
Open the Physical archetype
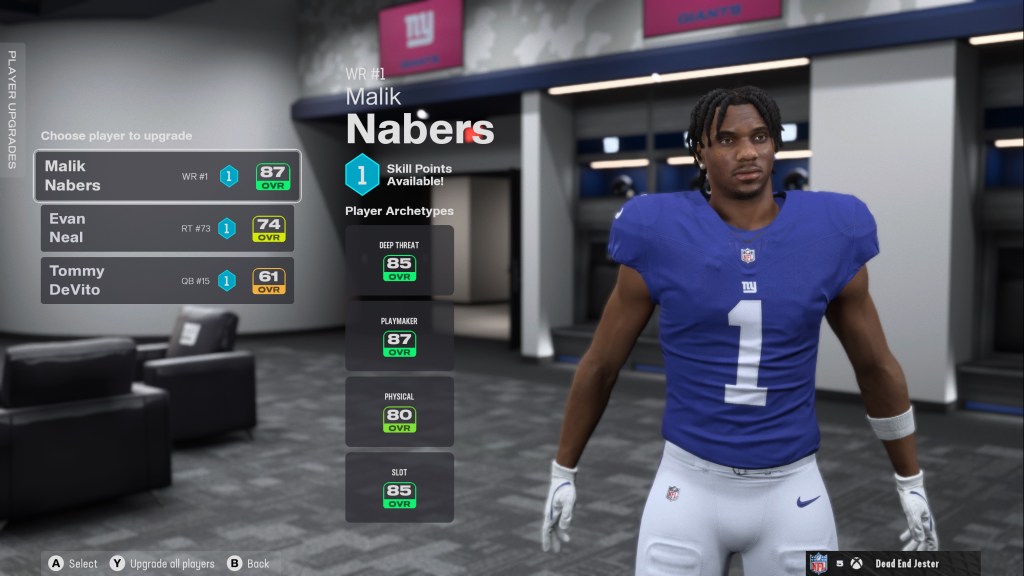coord(399,411)
